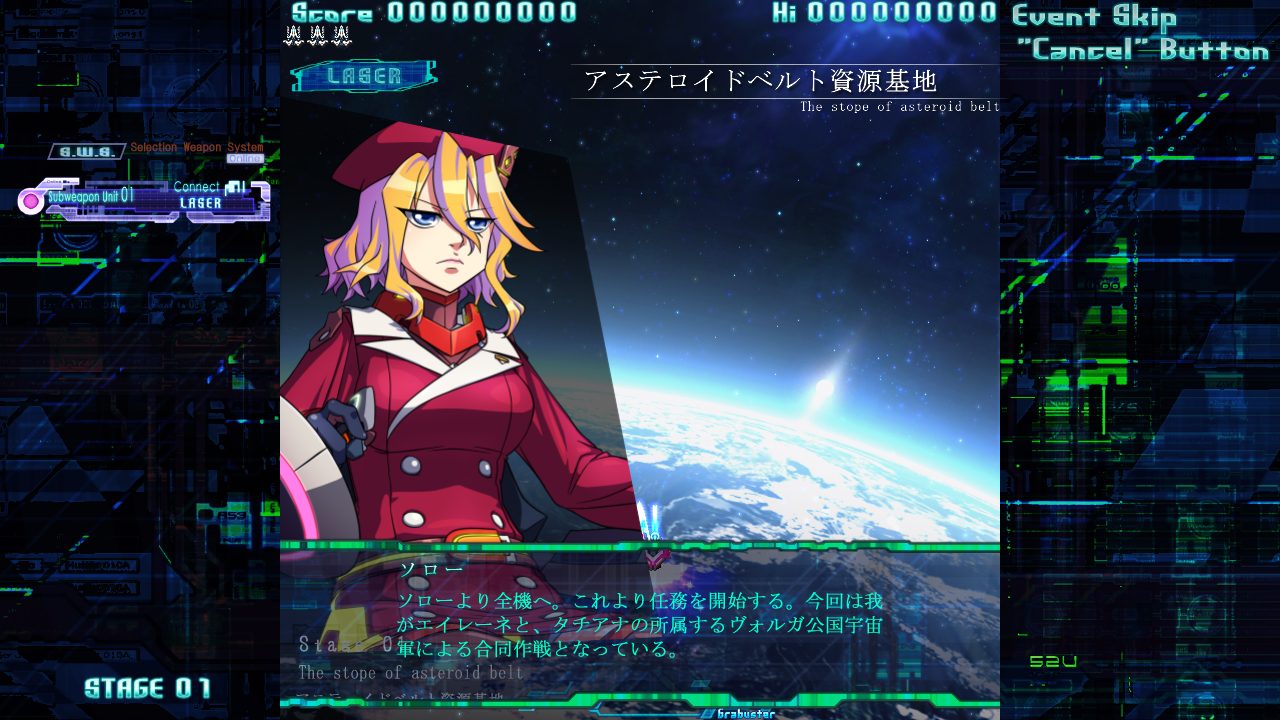
Task: Click the triple remaining-lives markers under the score
Action: (315, 35)
